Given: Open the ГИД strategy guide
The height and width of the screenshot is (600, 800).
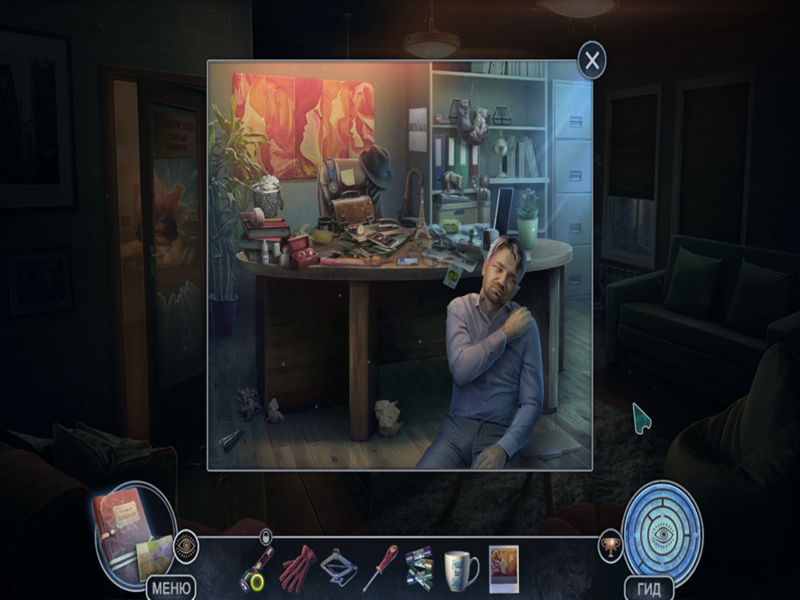Looking at the screenshot, I should click(x=648, y=588).
